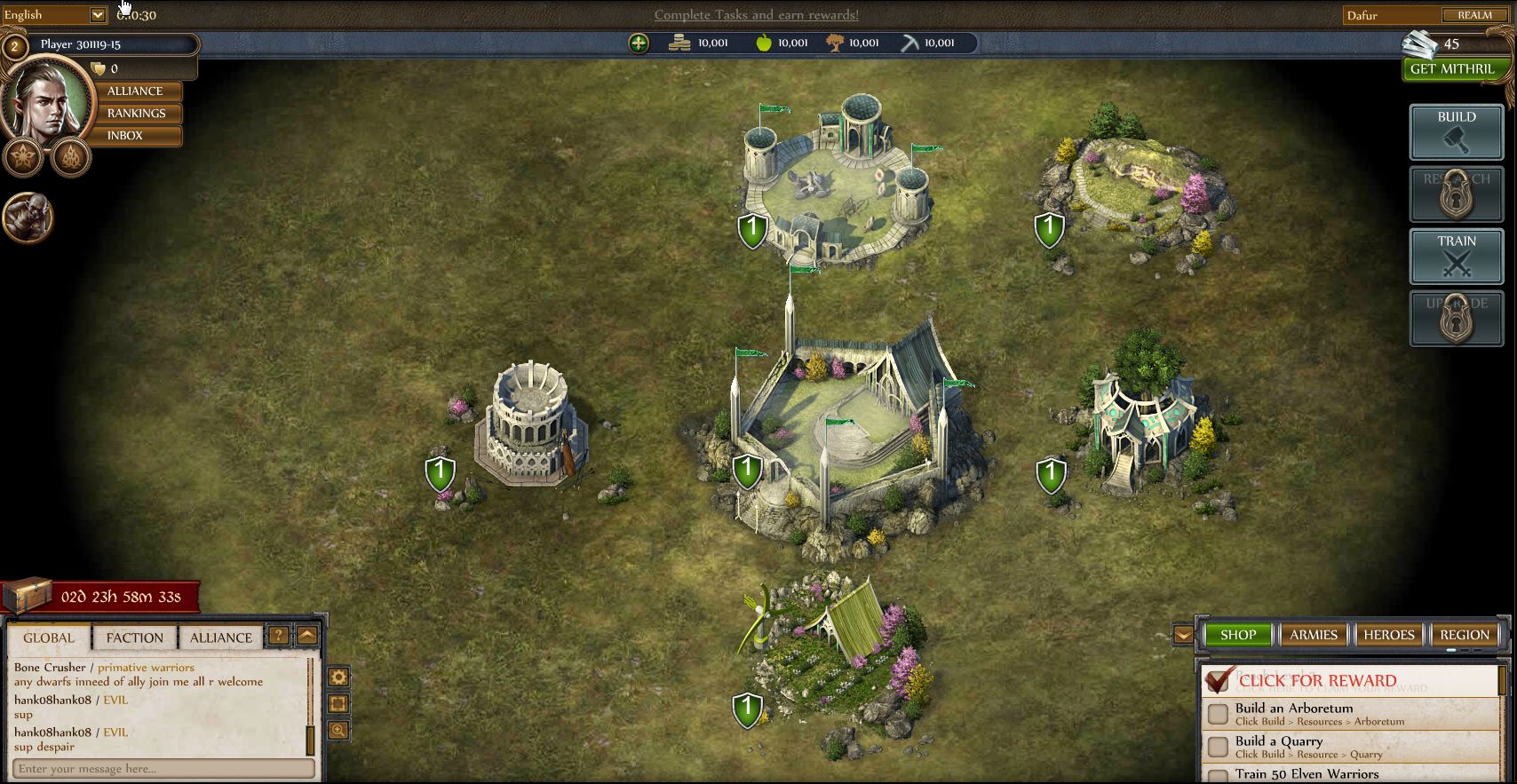View the Rankings
This screenshot has width=1517, height=784.
click(136, 114)
